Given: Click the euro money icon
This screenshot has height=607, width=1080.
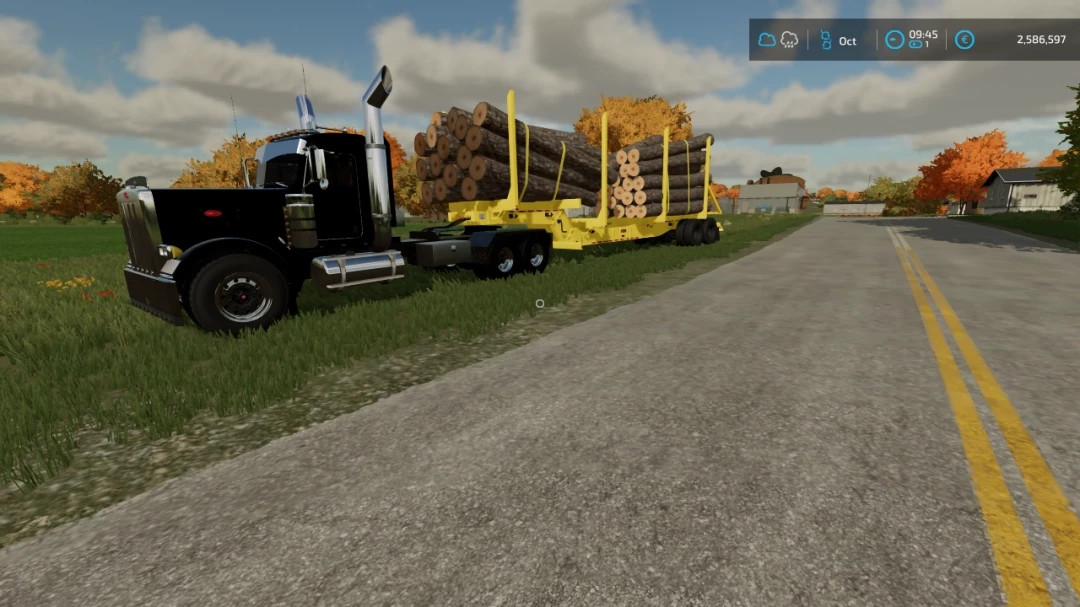Looking at the screenshot, I should pos(964,40).
